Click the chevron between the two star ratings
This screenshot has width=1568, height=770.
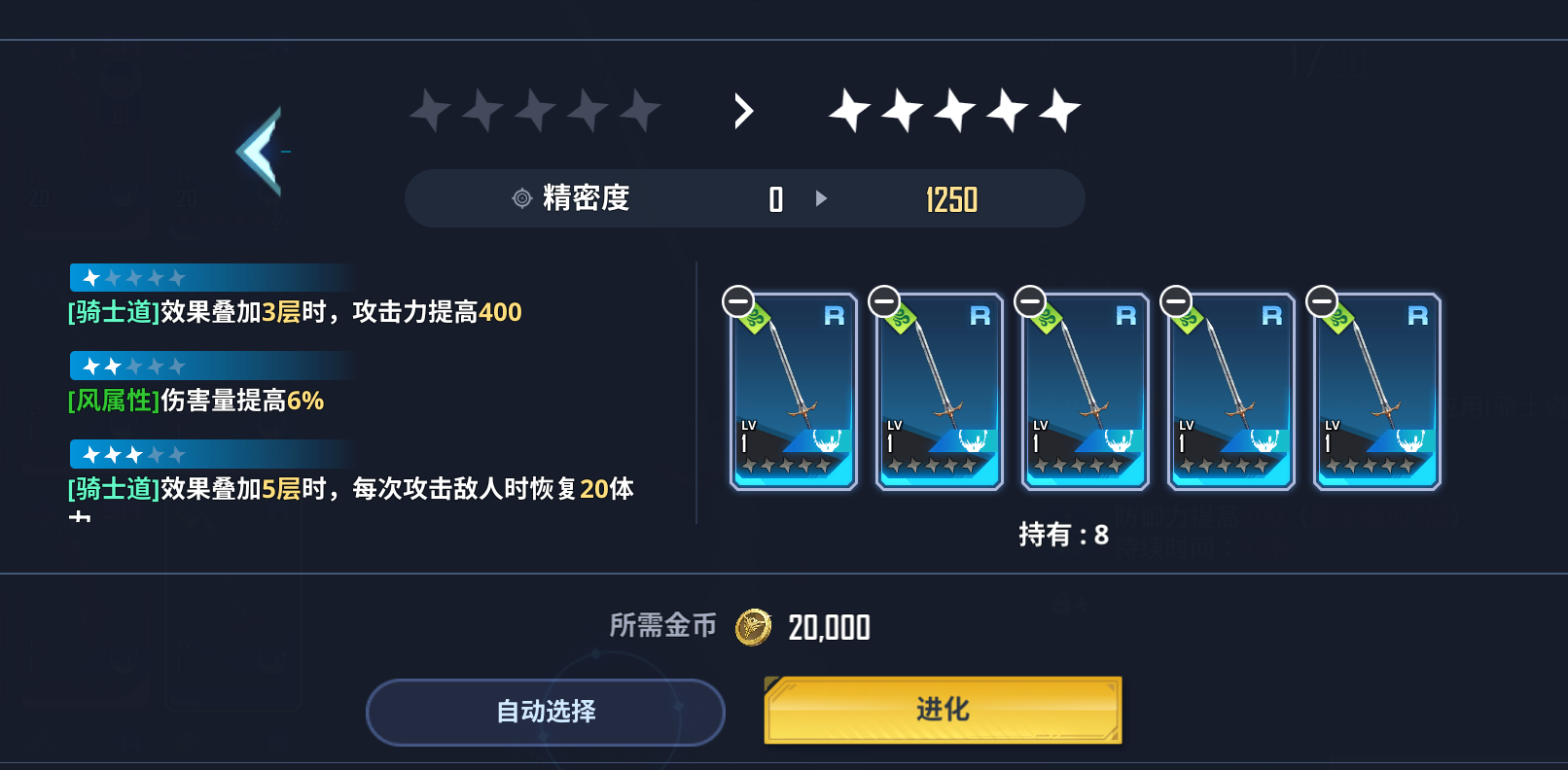(743, 111)
